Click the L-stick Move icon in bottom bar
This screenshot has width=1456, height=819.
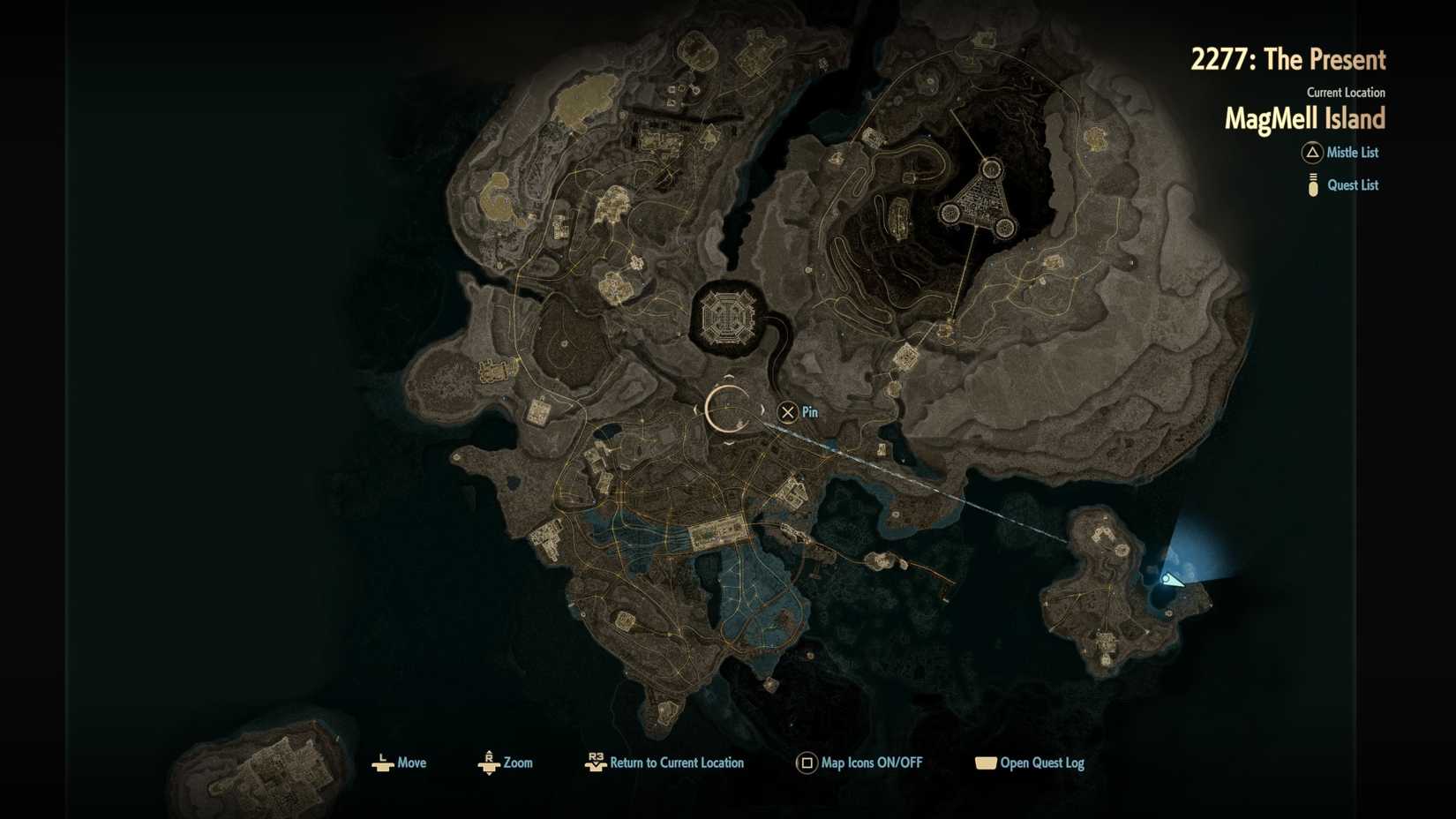(382, 763)
